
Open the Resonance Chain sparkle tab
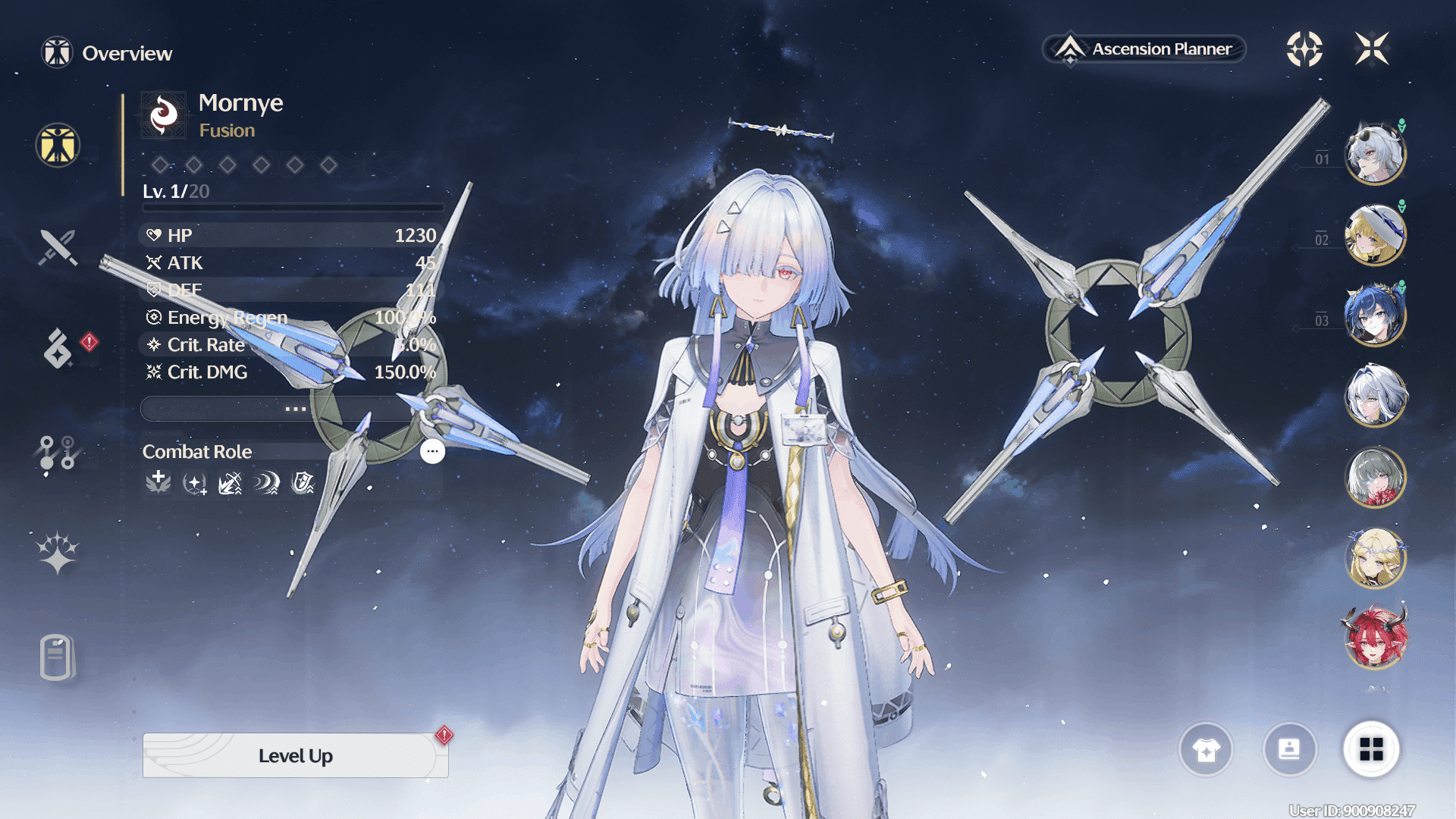pyautogui.click(x=58, y=552)
